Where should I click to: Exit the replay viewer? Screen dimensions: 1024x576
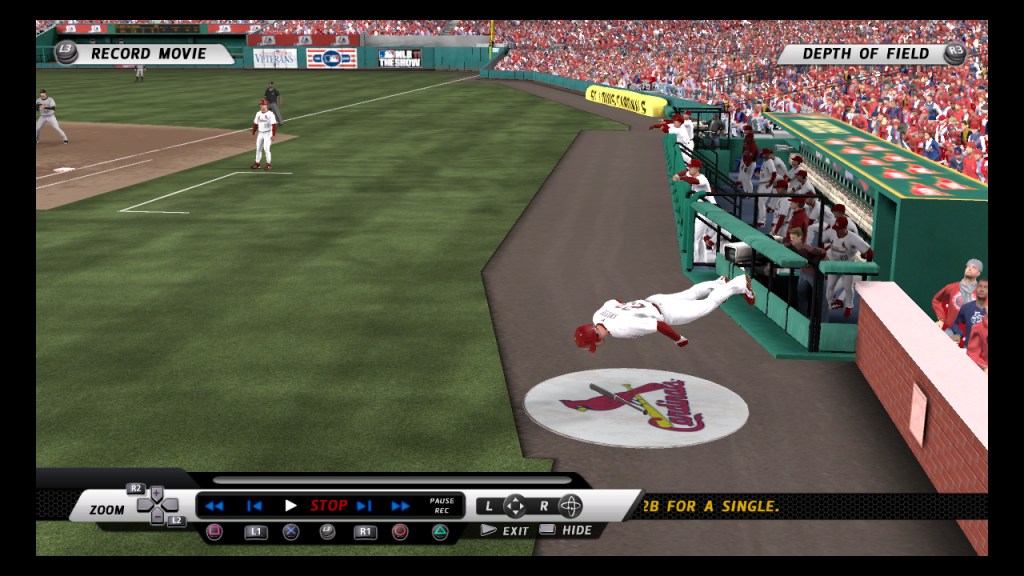507,531
